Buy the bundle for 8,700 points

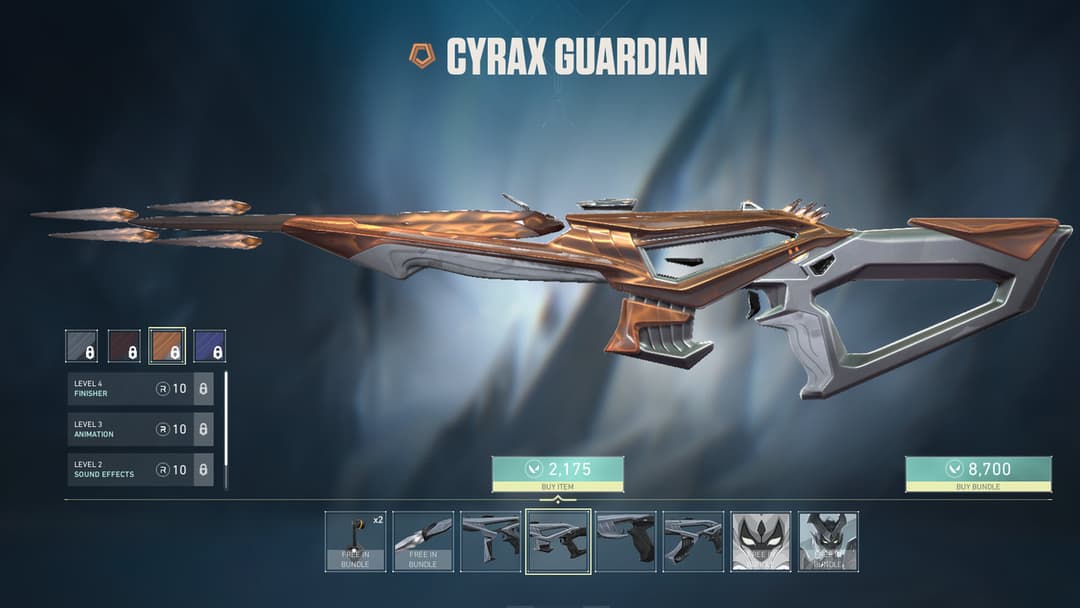[x=977, y=474]
